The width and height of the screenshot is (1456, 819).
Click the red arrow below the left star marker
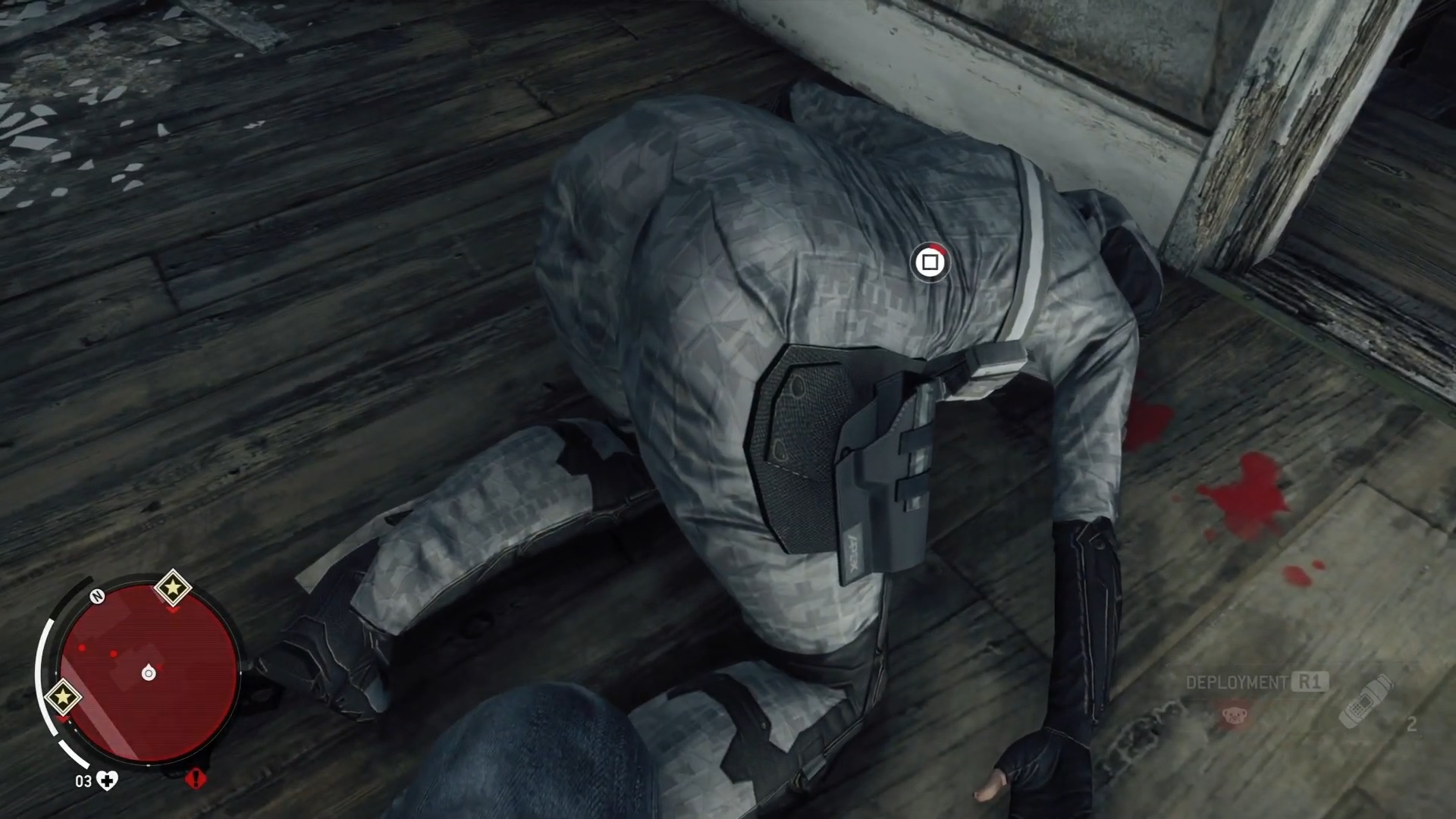pyautogui.click(x=62, y=719)
